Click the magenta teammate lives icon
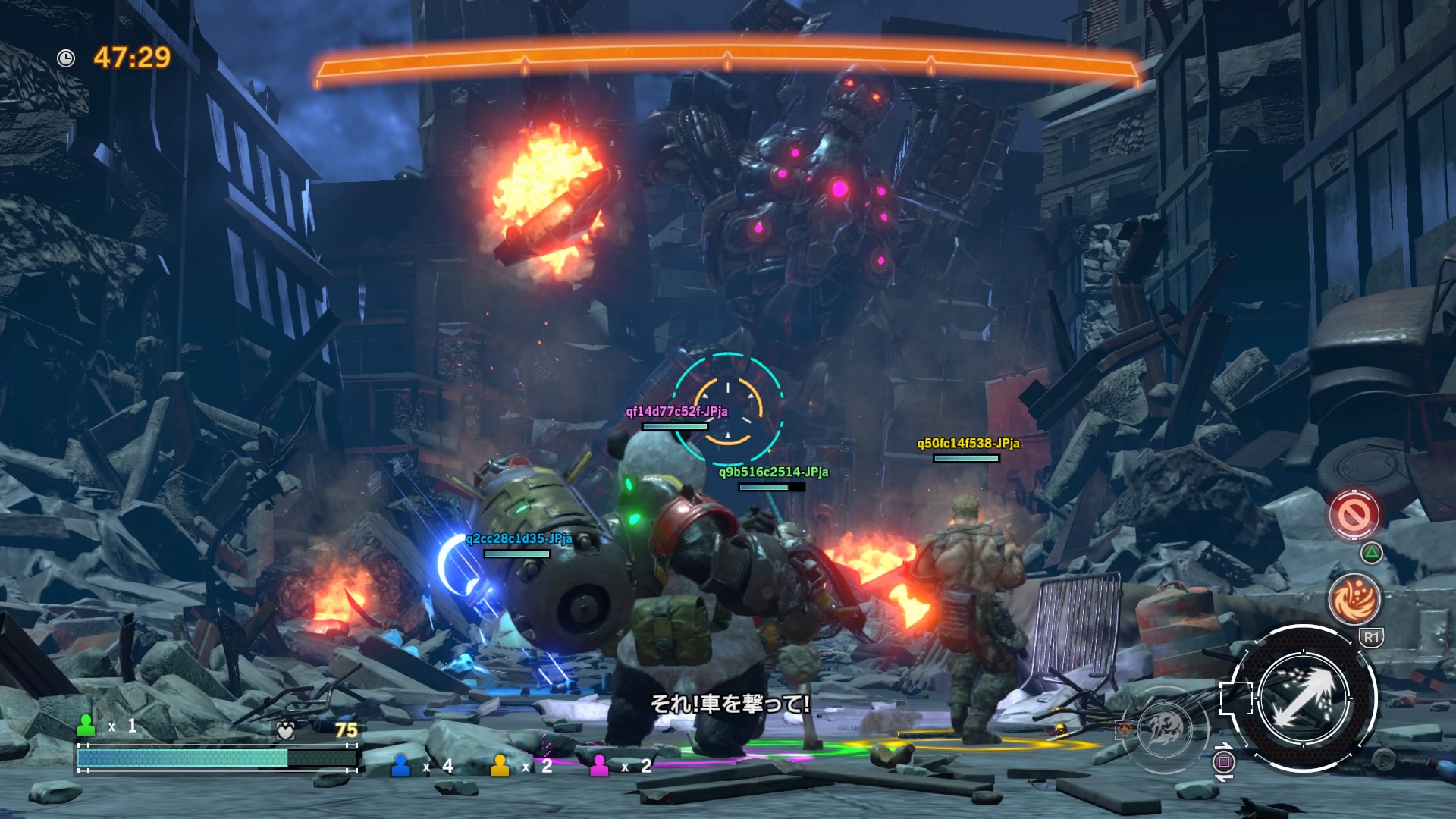1456x819 pixels. click(x=599, y=766)
